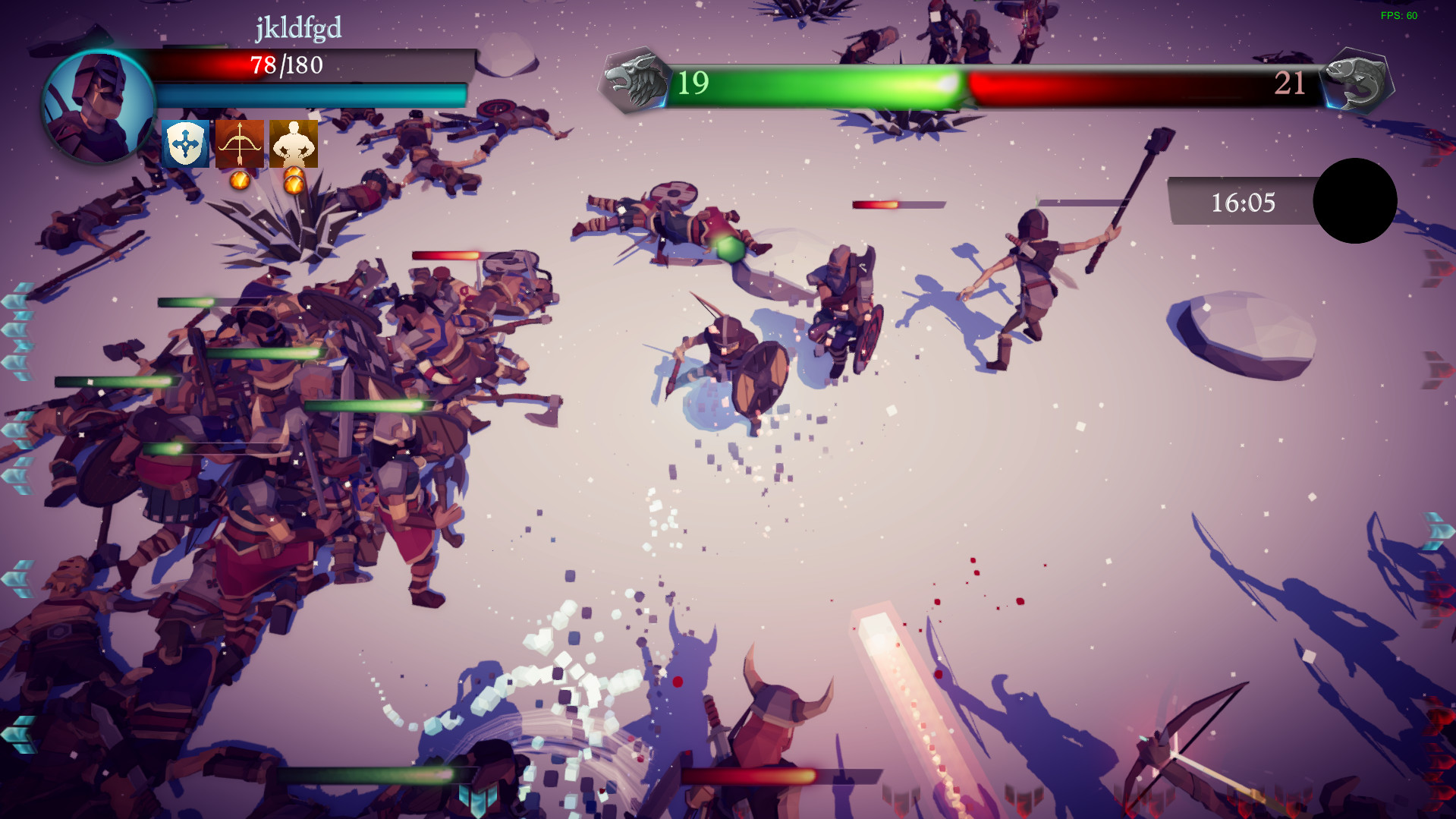
Task: Activate the shield with arrows ability
Action: 185,143
